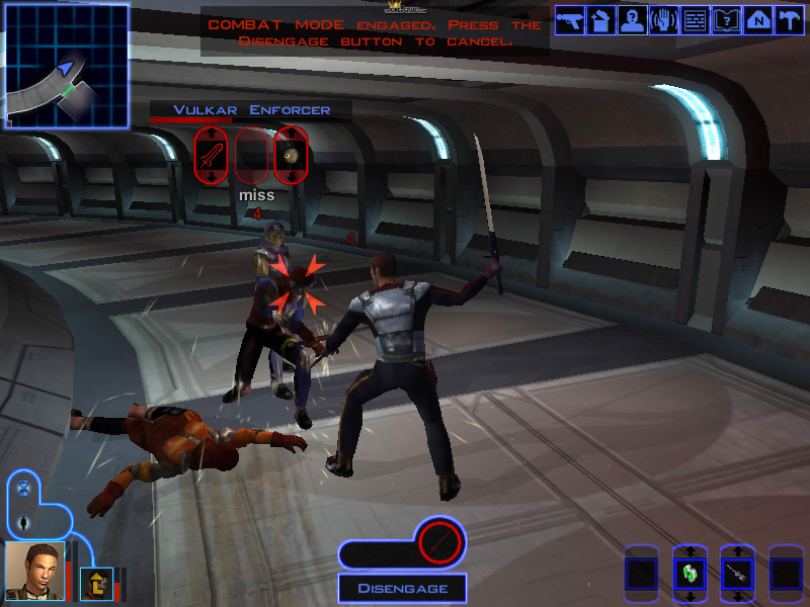The height and width of the screenshot is (607, 810).
Task: Click the circular action queue indicator
Action: point(439,543)
